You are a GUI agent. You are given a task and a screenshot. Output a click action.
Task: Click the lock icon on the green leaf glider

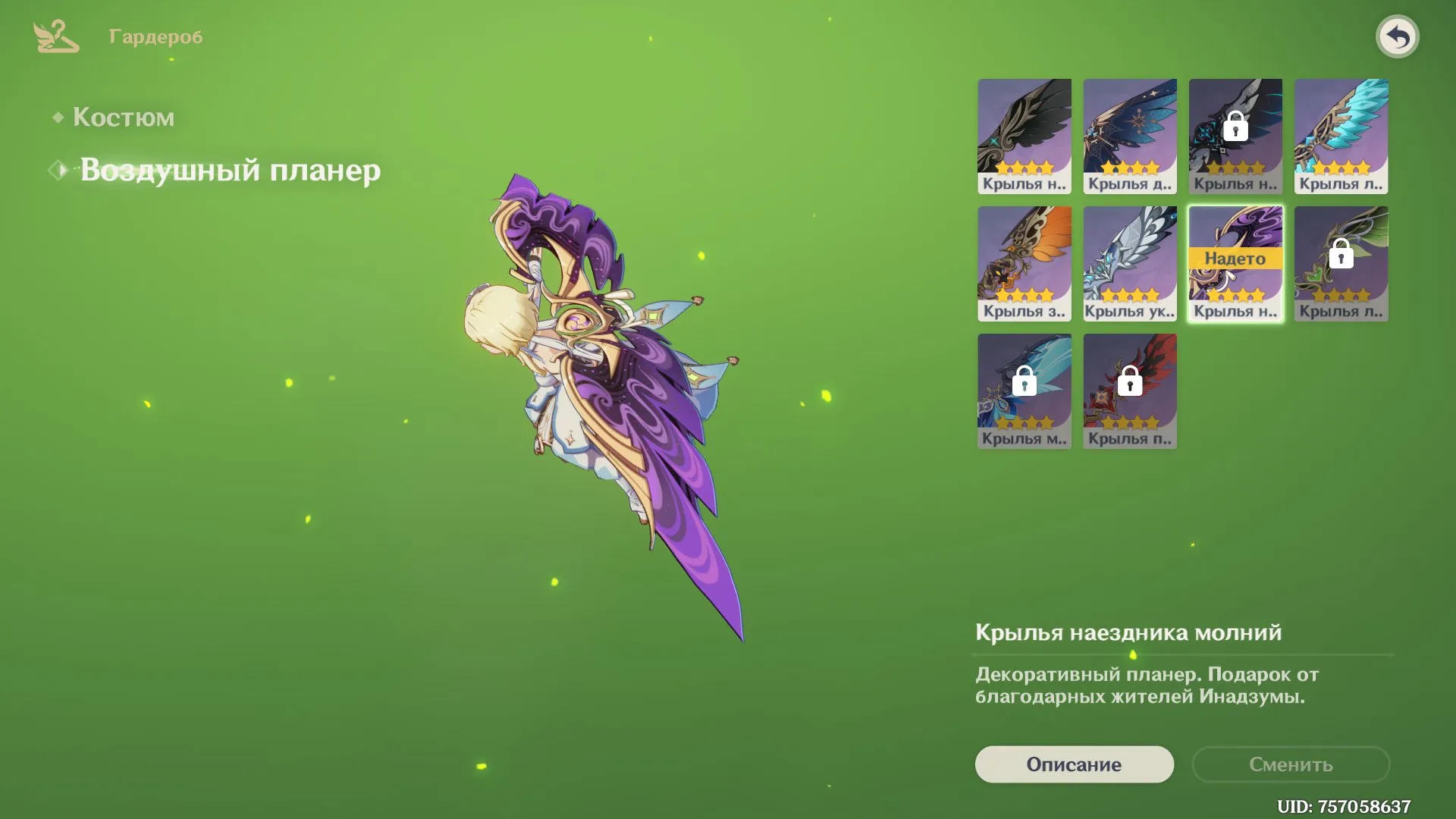pos(1340,256)
